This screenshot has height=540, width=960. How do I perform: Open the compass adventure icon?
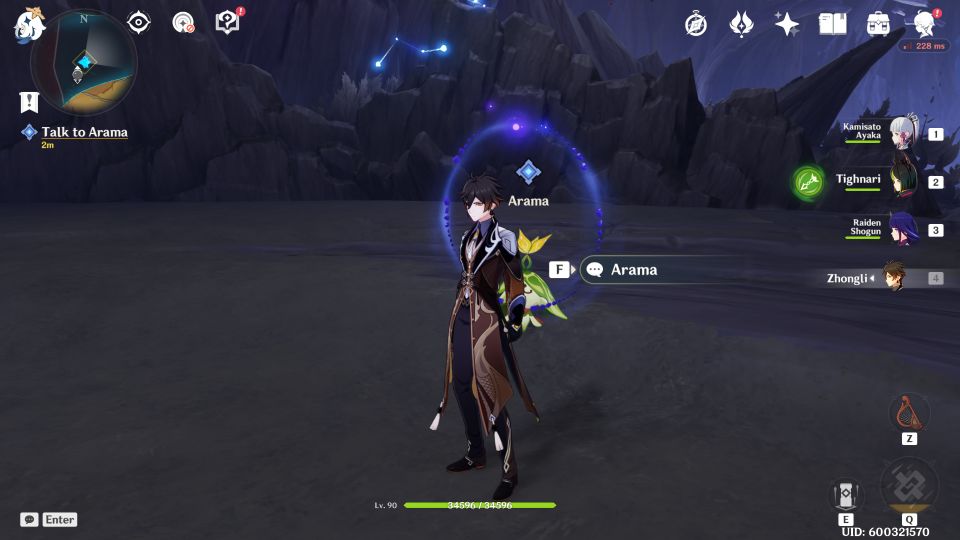696,24
